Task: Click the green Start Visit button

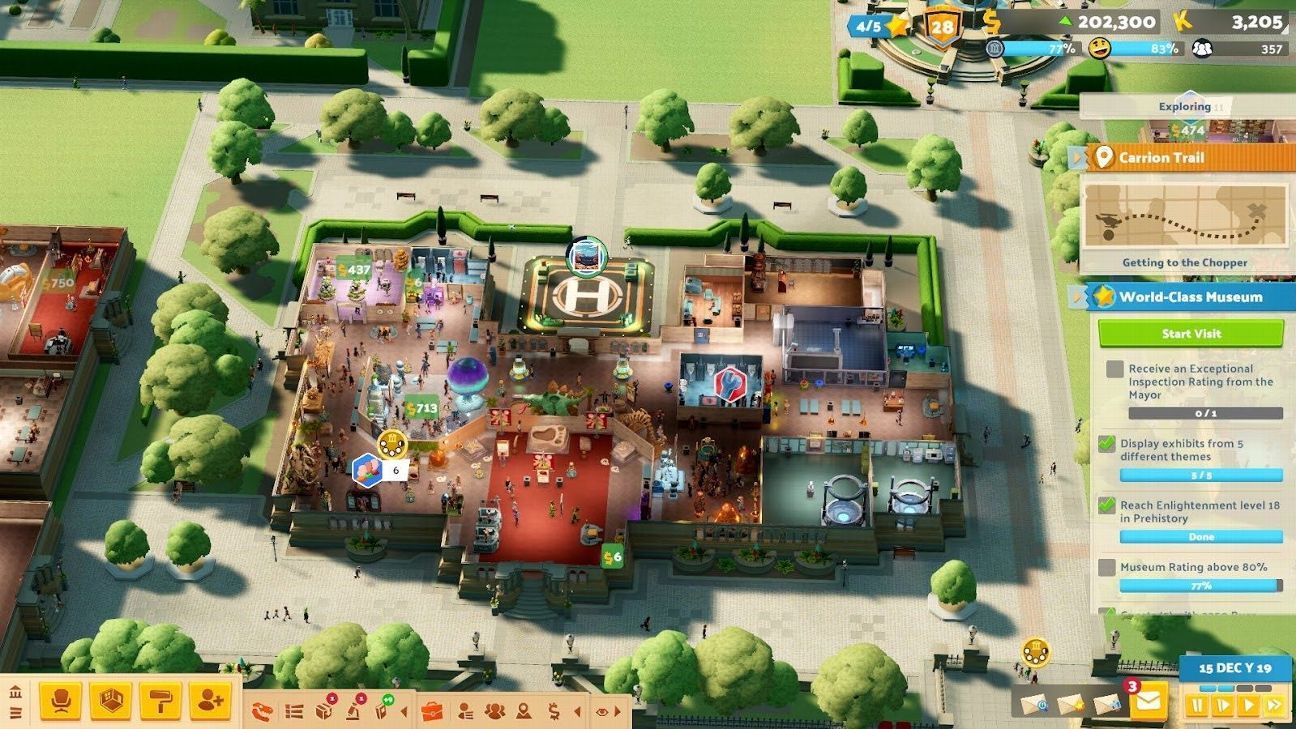Action: [1190, 333]
